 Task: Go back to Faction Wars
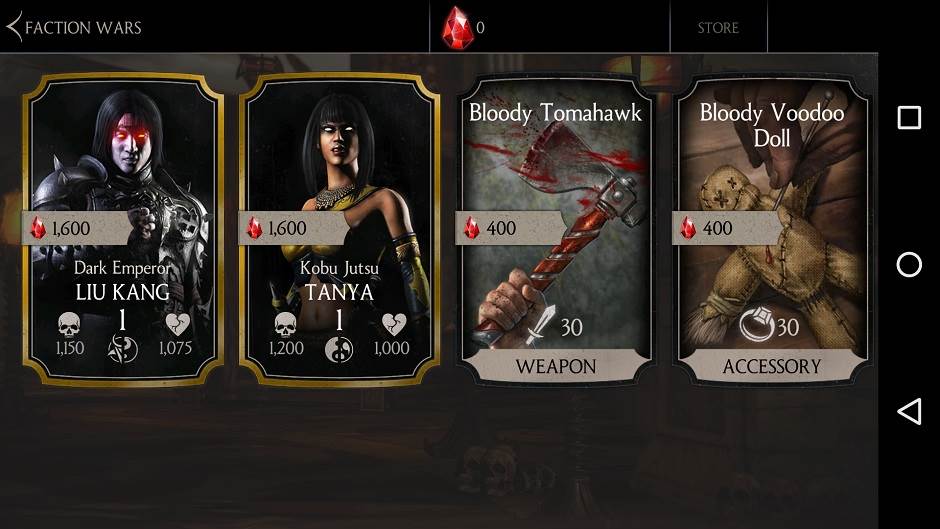pyautogui.click(x=74, y=27)
